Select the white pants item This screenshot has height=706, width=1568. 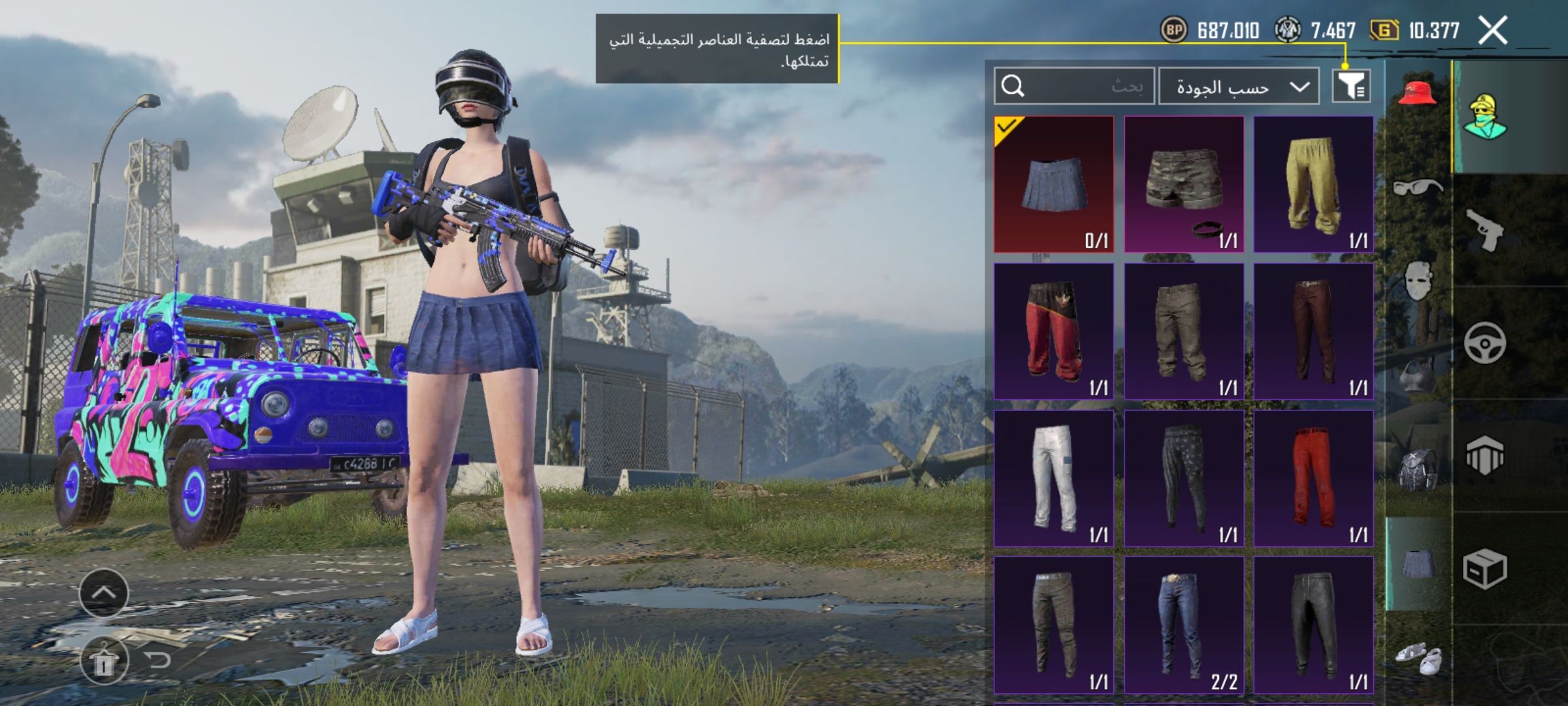click(x=1053, y=478)
